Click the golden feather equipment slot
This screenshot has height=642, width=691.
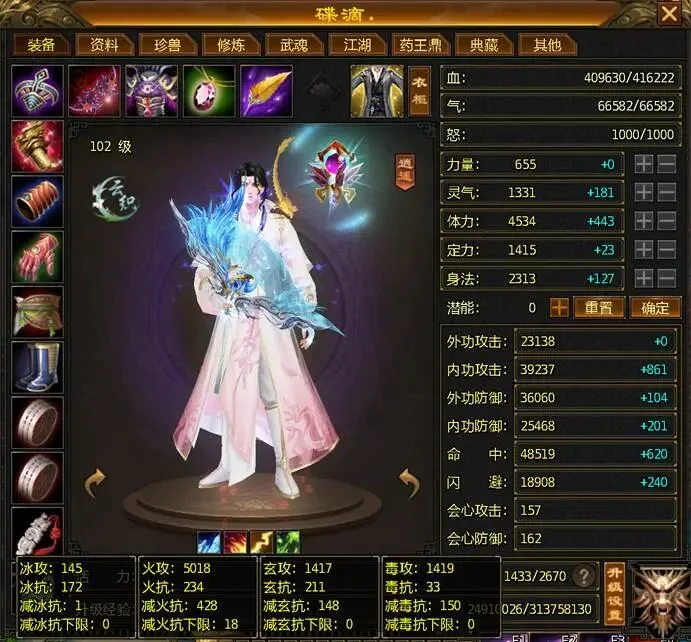(x=266, y=91)
